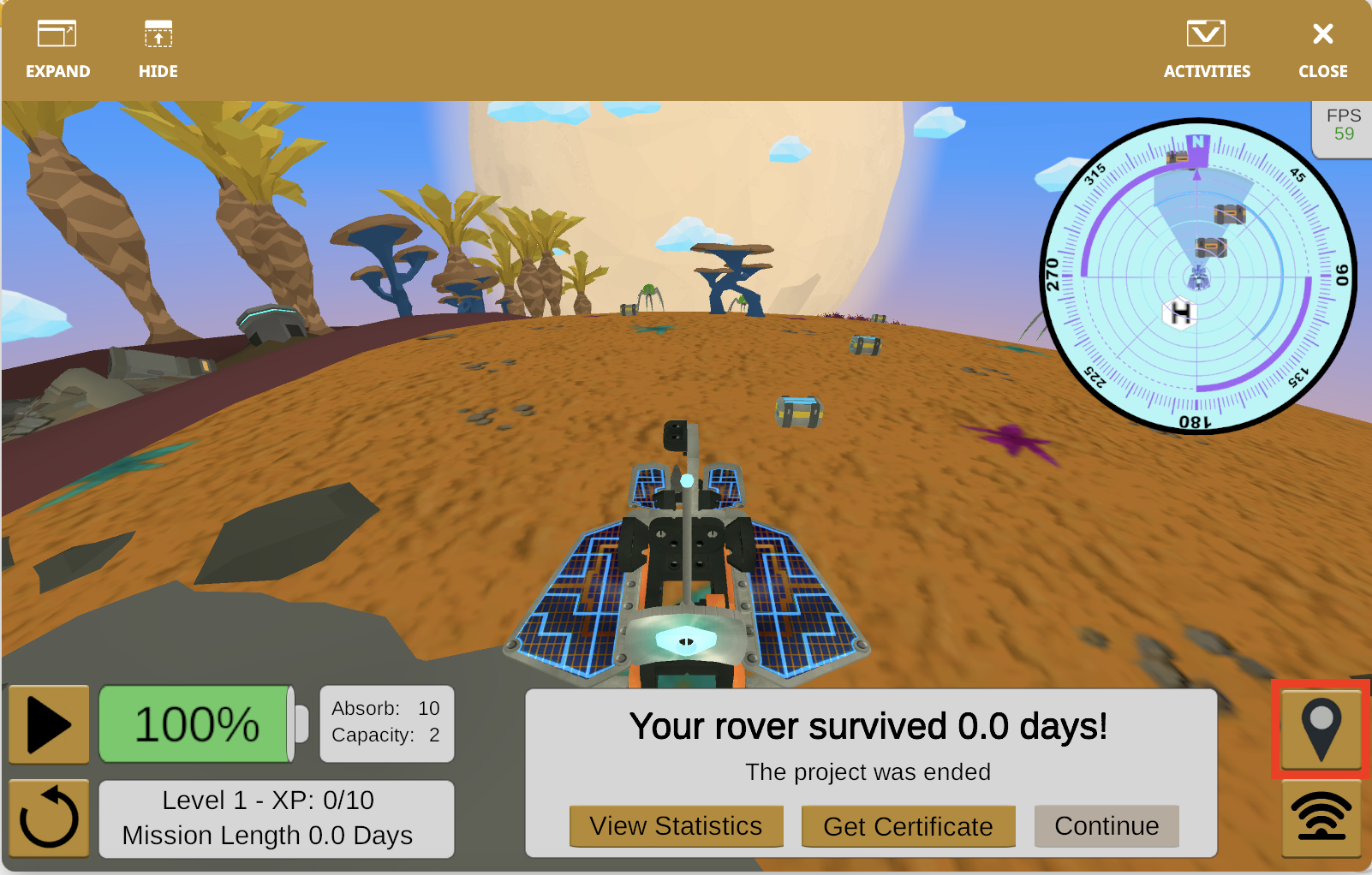Open the Activities checklist icon
This screenshot has height=875, width=1372.
[1207, 47]
